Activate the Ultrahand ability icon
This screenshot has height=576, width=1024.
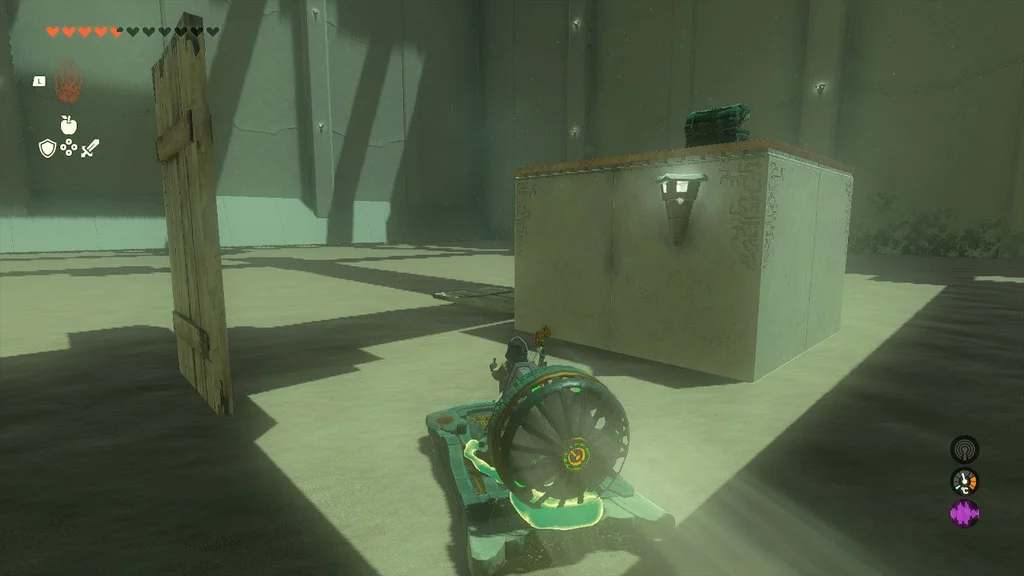[x=68, y=80]
